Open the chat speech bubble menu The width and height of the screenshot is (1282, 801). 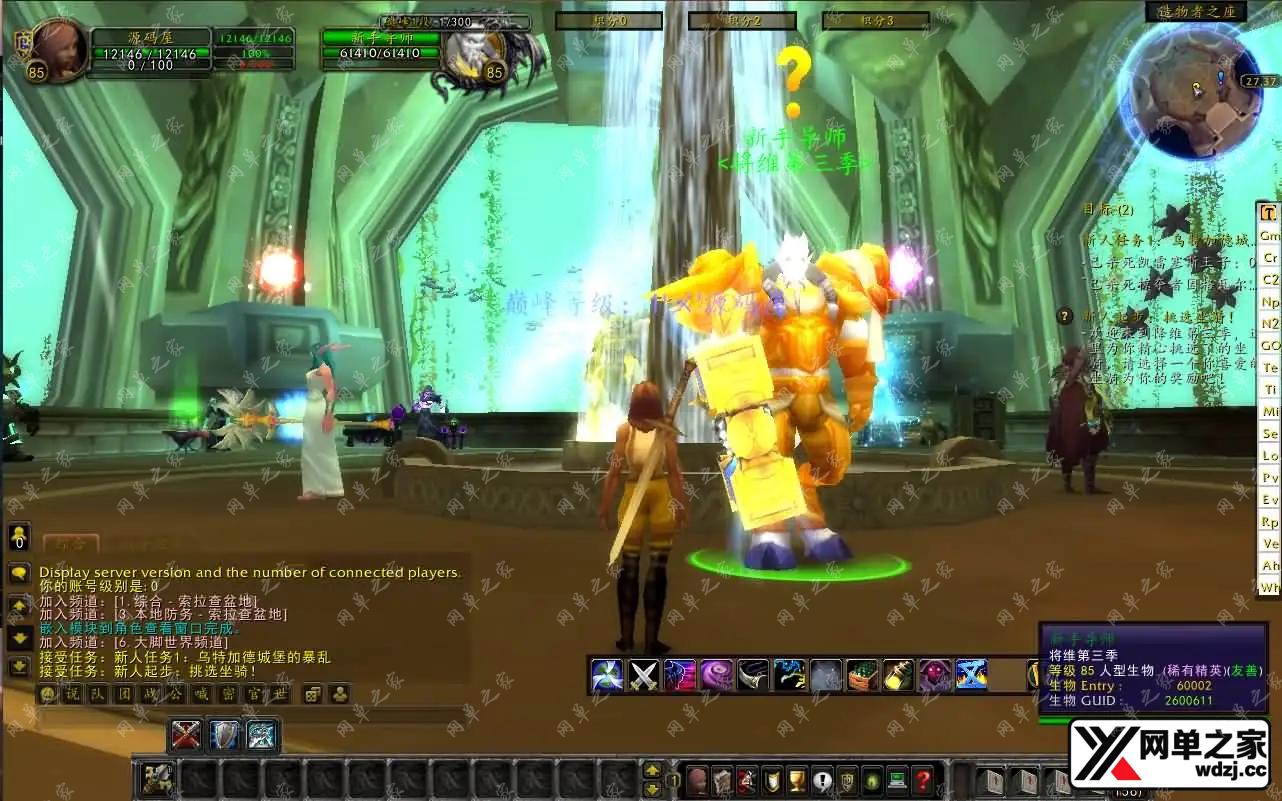tap(18, 573)
